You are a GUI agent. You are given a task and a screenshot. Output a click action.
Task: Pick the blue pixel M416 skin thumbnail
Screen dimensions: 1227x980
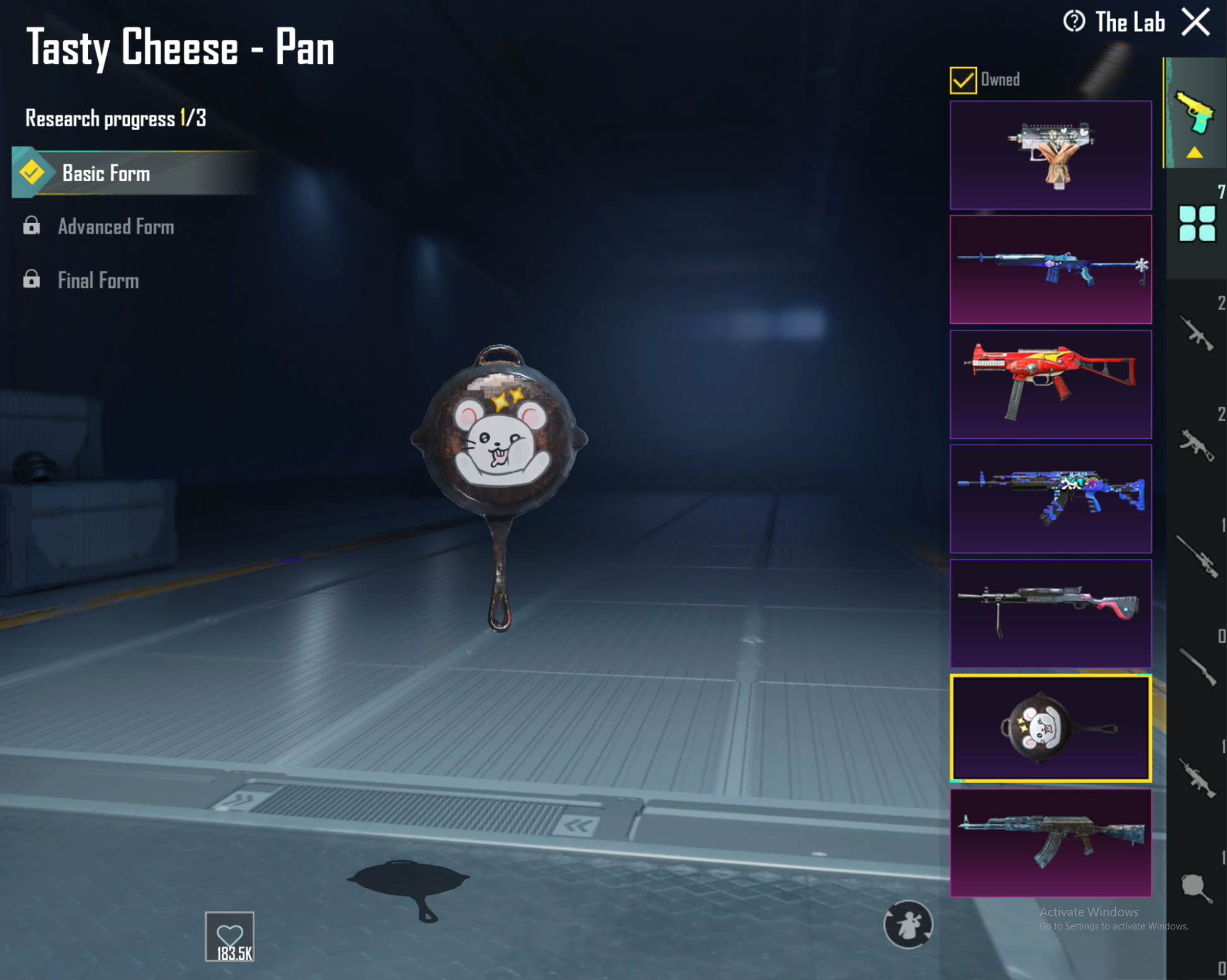(1050, 499)
